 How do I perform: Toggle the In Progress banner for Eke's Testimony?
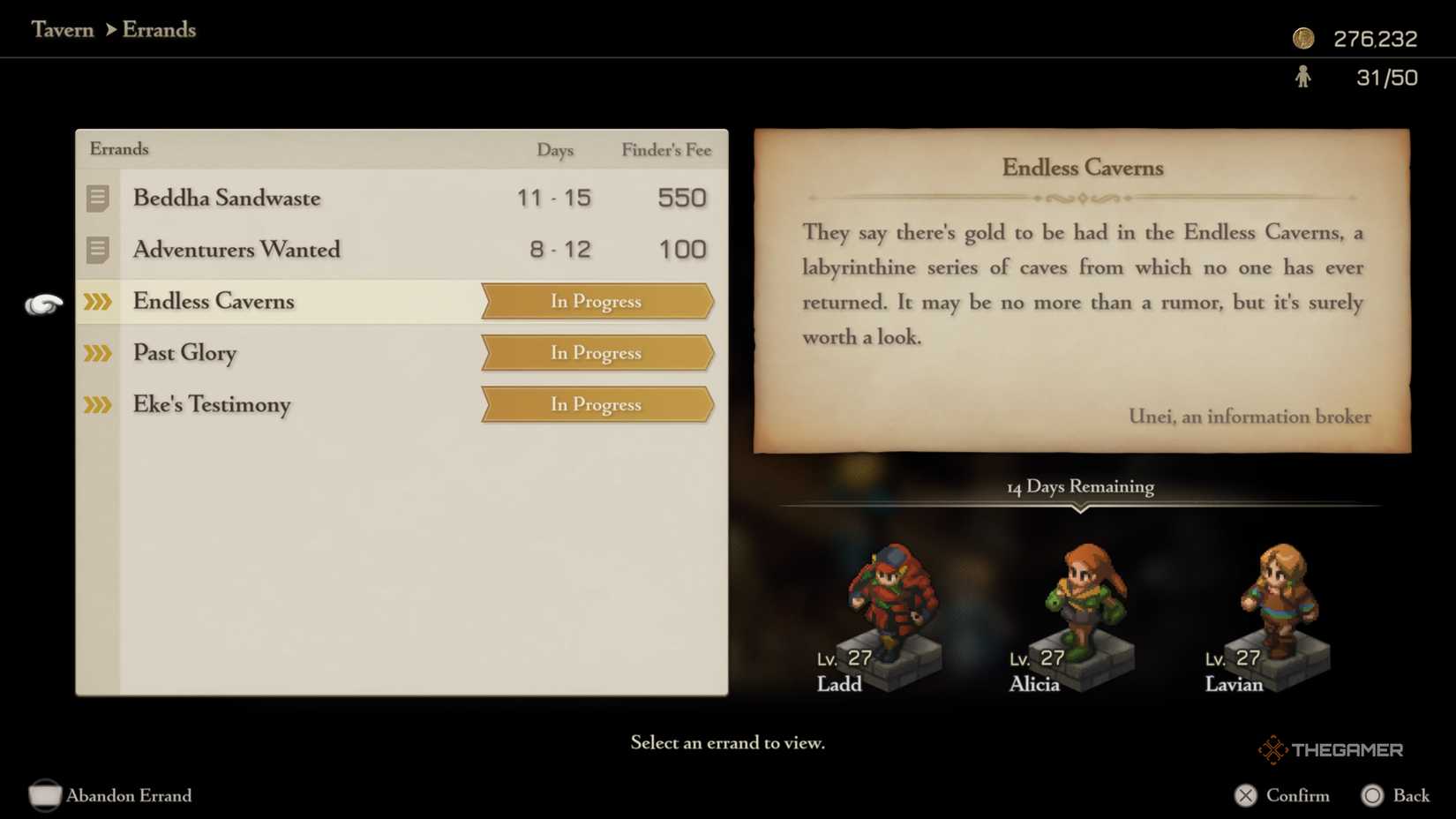click(x=596, y=404)
